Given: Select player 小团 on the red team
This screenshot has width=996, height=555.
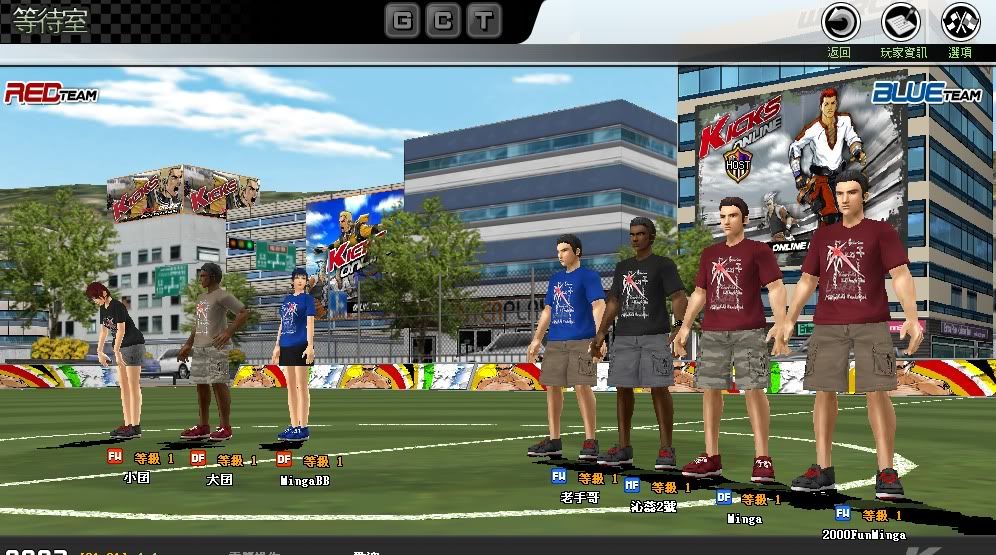Looking at the screenshot, I should [x=136, y=478].
